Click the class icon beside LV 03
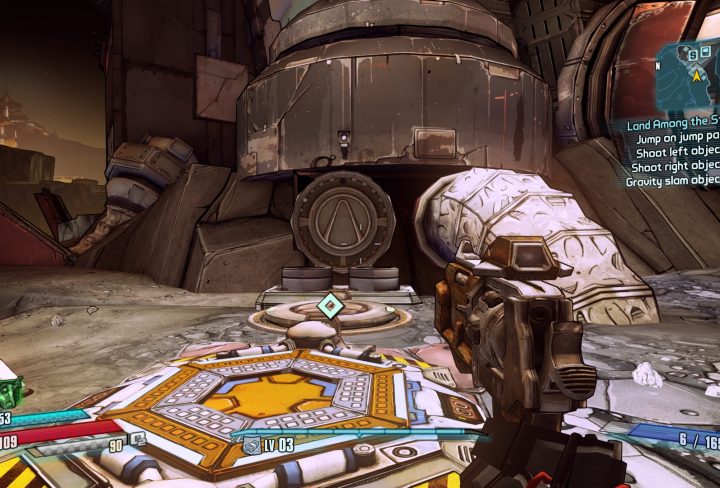720x488 pixels. point(252,443)
